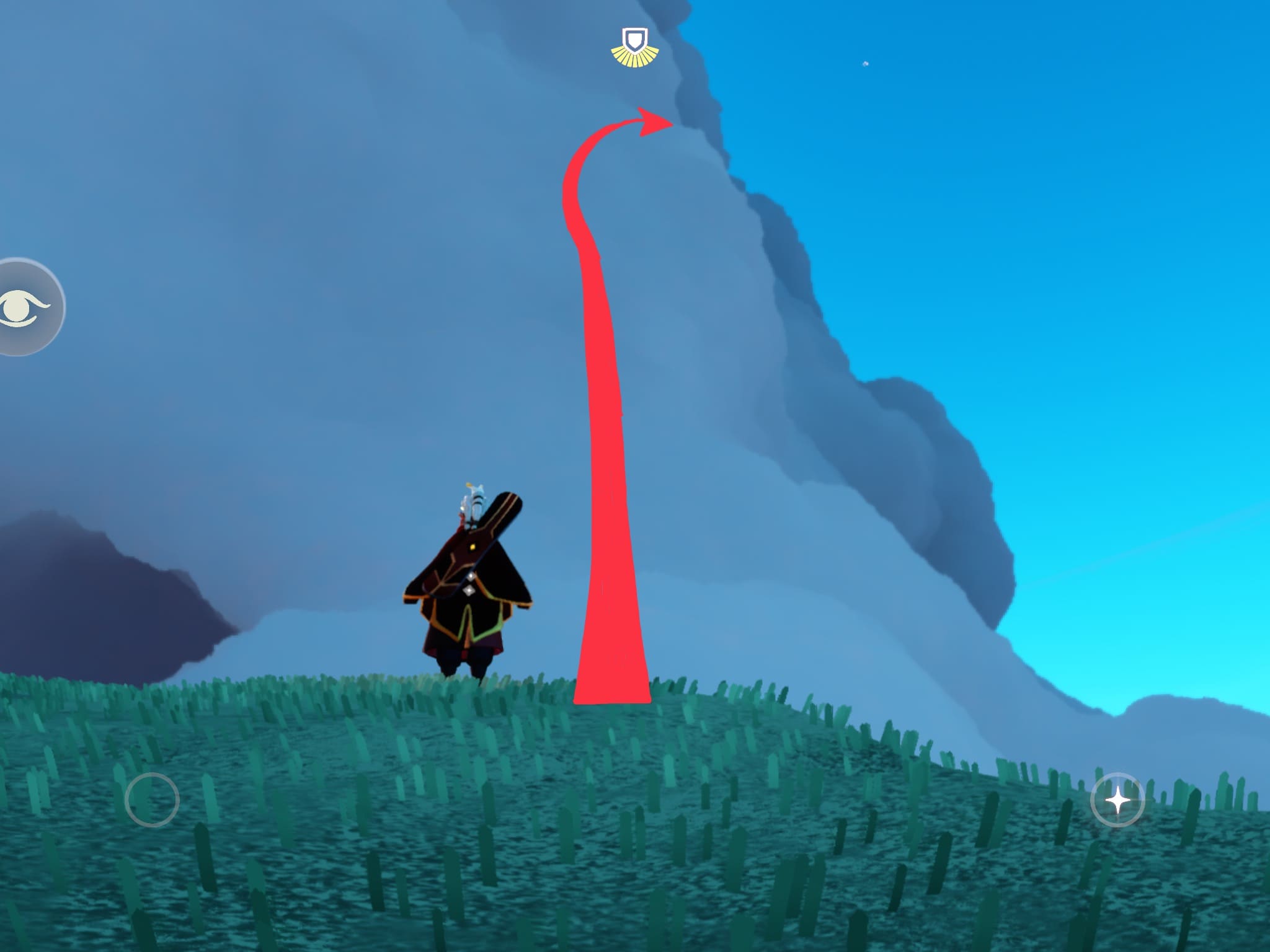This screenshot has height=952, width=1270.
Task: Touch the virtual joystick circle
Action: (x=152, y=800)
